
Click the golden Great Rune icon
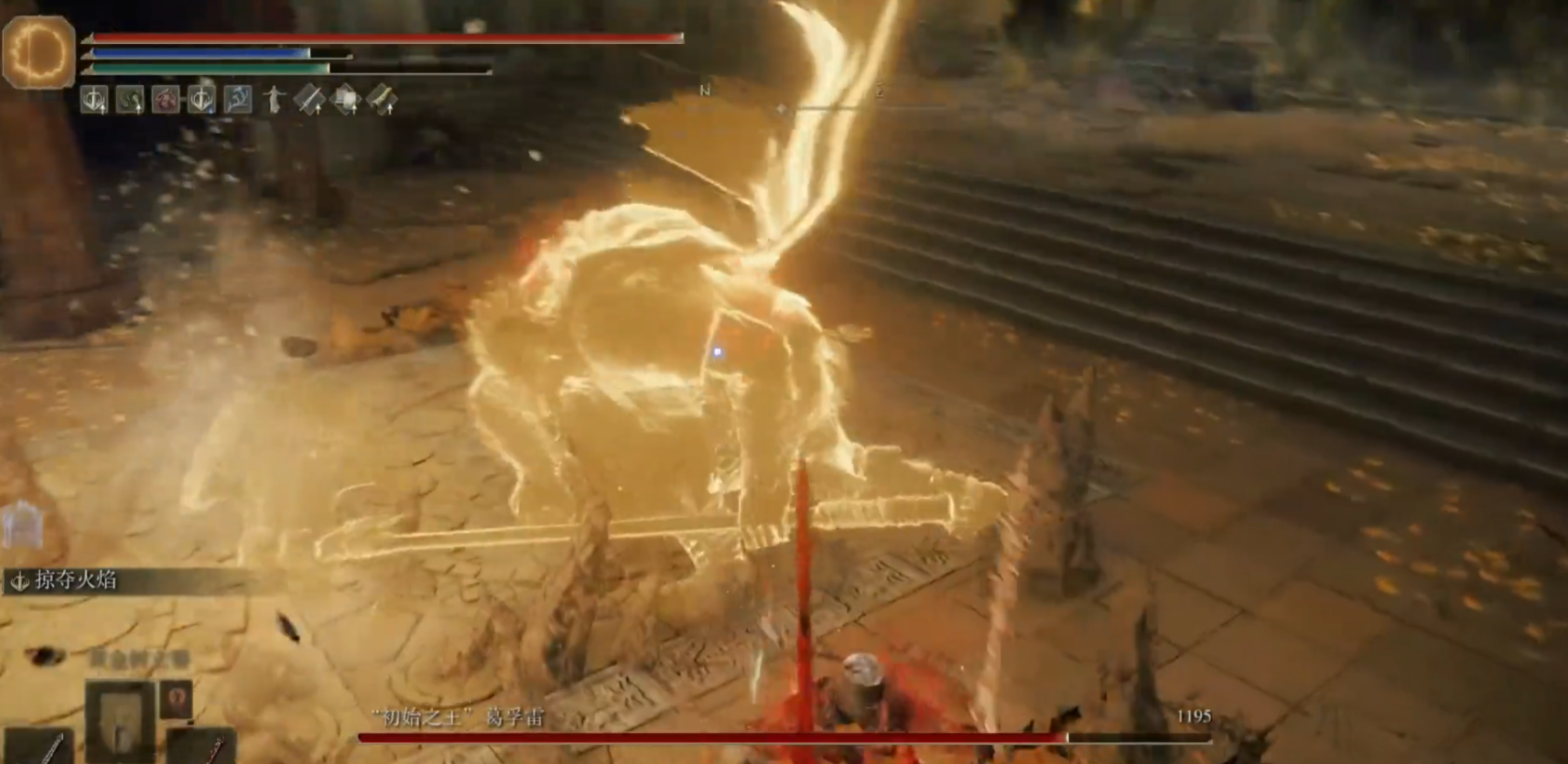[x=38, y=51]
